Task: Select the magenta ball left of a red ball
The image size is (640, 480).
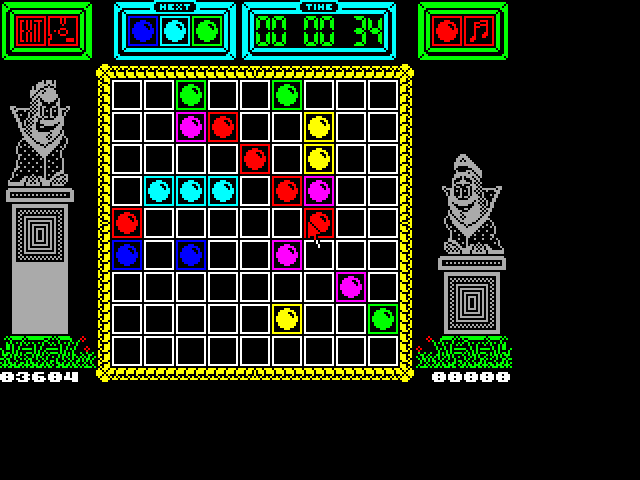Action: click(x=191, y=127)
